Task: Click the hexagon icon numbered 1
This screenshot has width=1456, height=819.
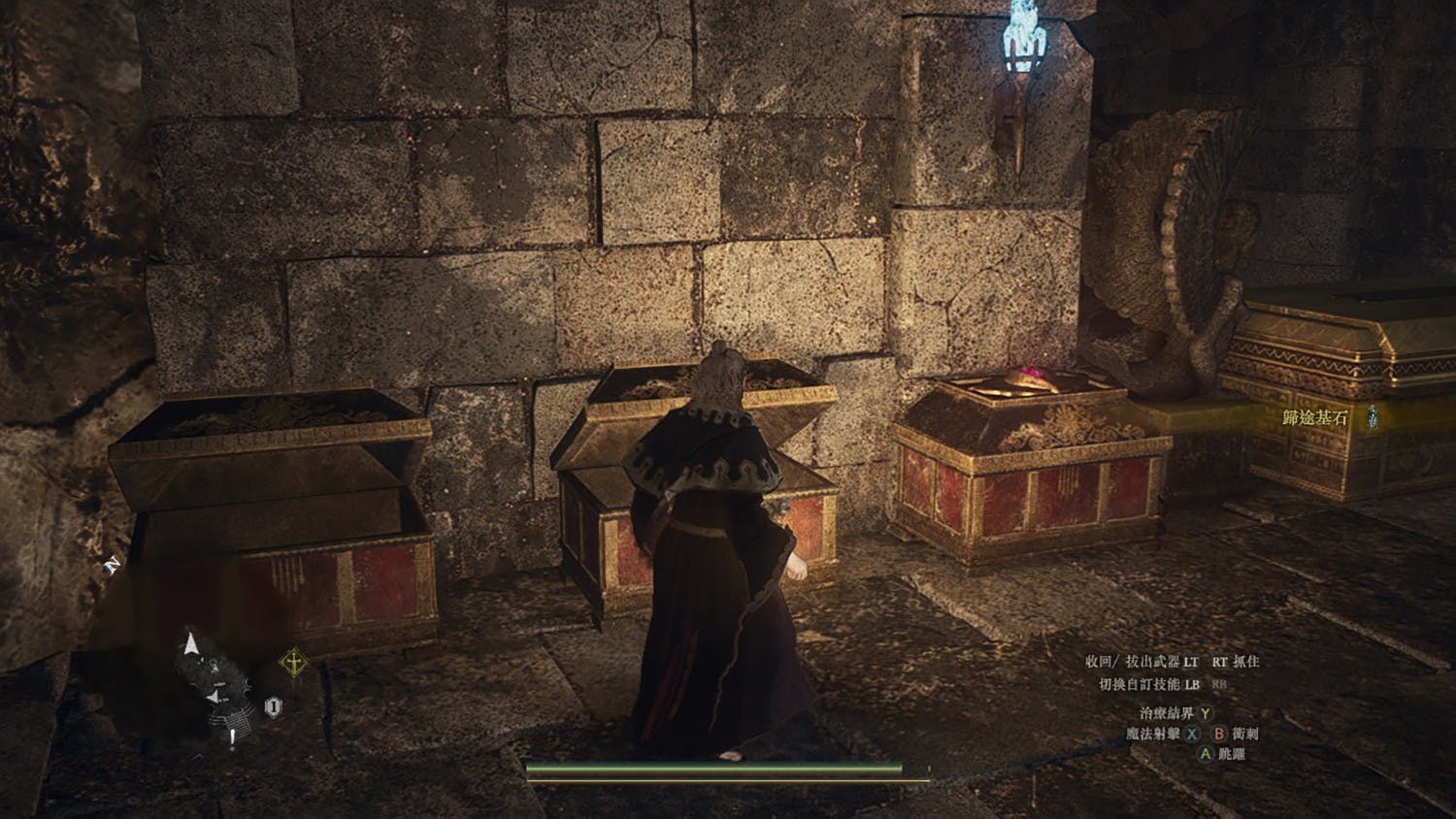Action: click(x=274, y=707)
